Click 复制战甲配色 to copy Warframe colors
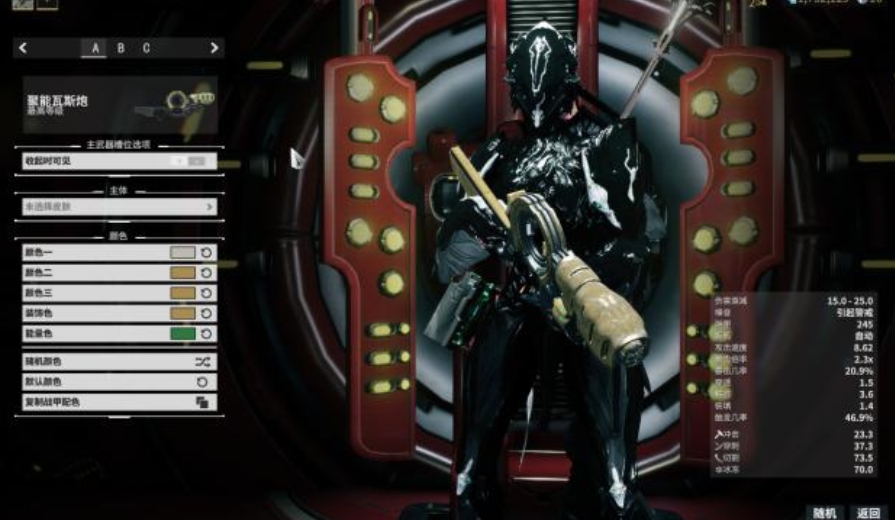This screenshot has height=520, width=895. pyautogui.click(x=118, y=402)
